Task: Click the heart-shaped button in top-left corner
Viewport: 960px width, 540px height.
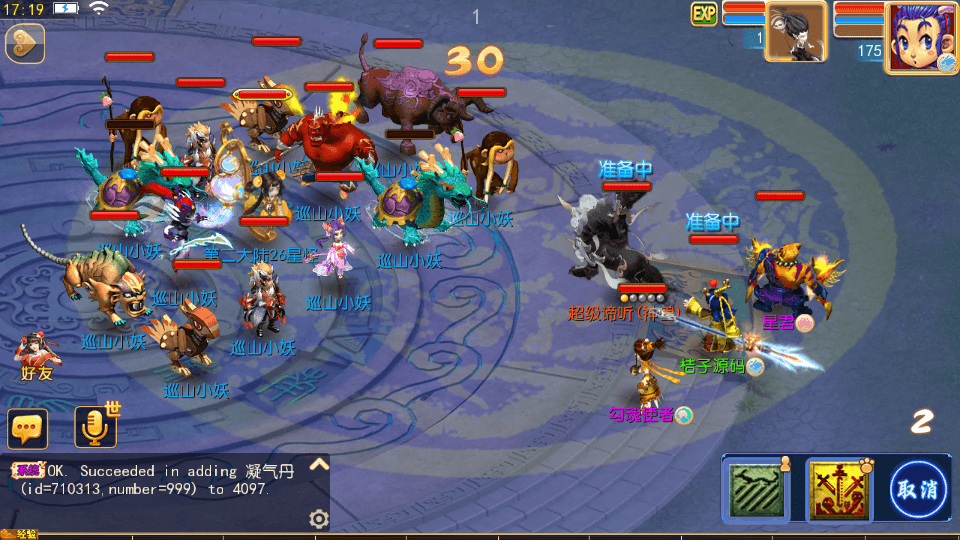Action: 24,43
